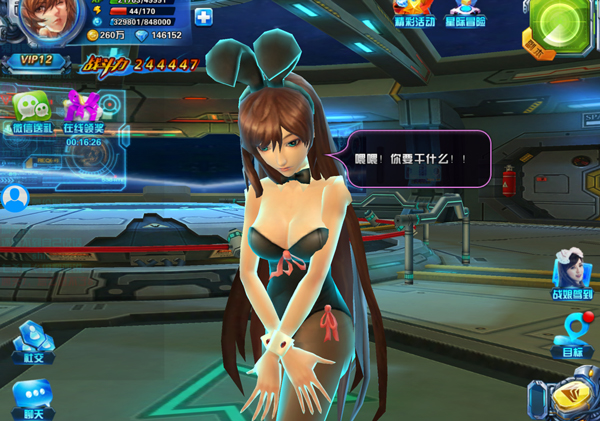Screen dimensions: 600x421
Task: Open the WeChat gift (微信送礼) icon
Action: (30, 110)
